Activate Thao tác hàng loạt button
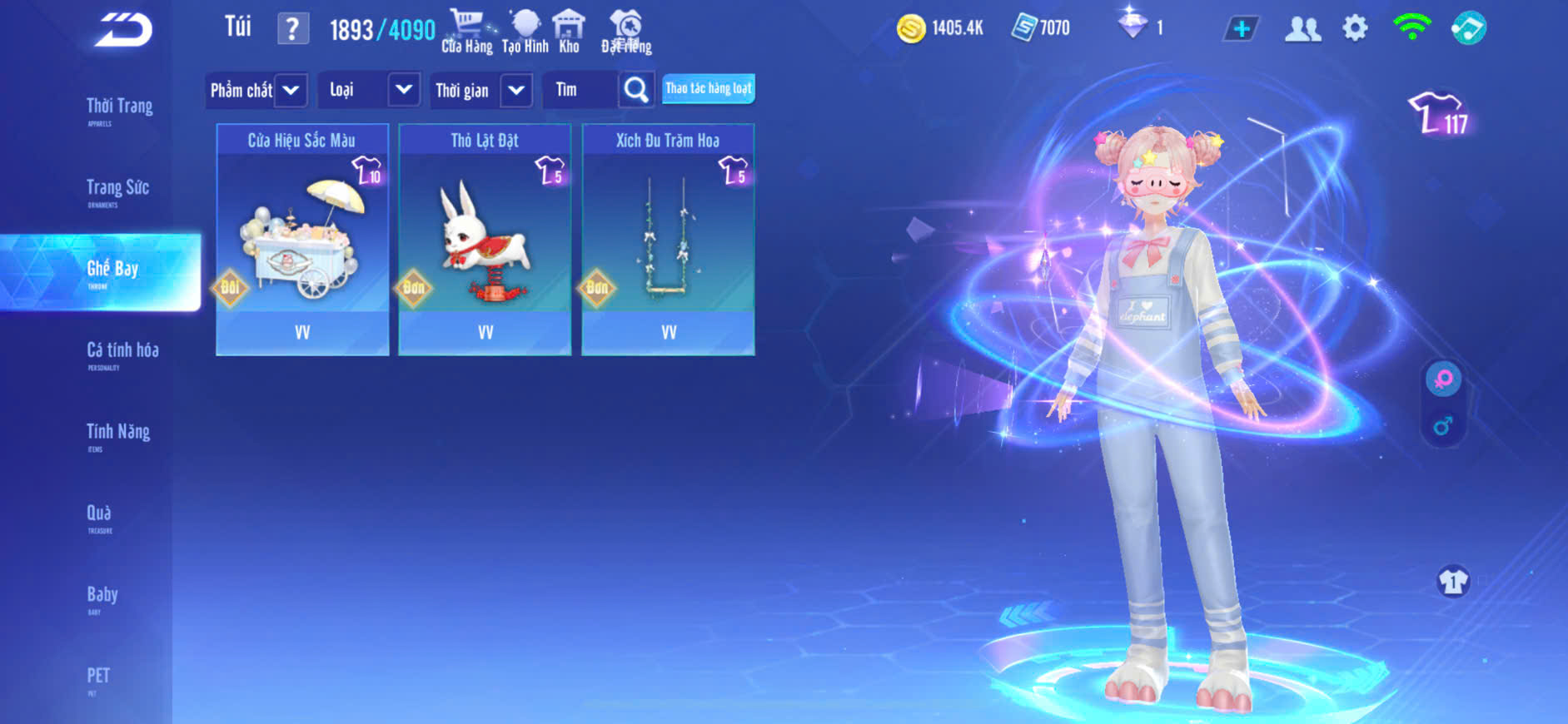Viewport: 1568px width, 724px height. click(709, 88)
